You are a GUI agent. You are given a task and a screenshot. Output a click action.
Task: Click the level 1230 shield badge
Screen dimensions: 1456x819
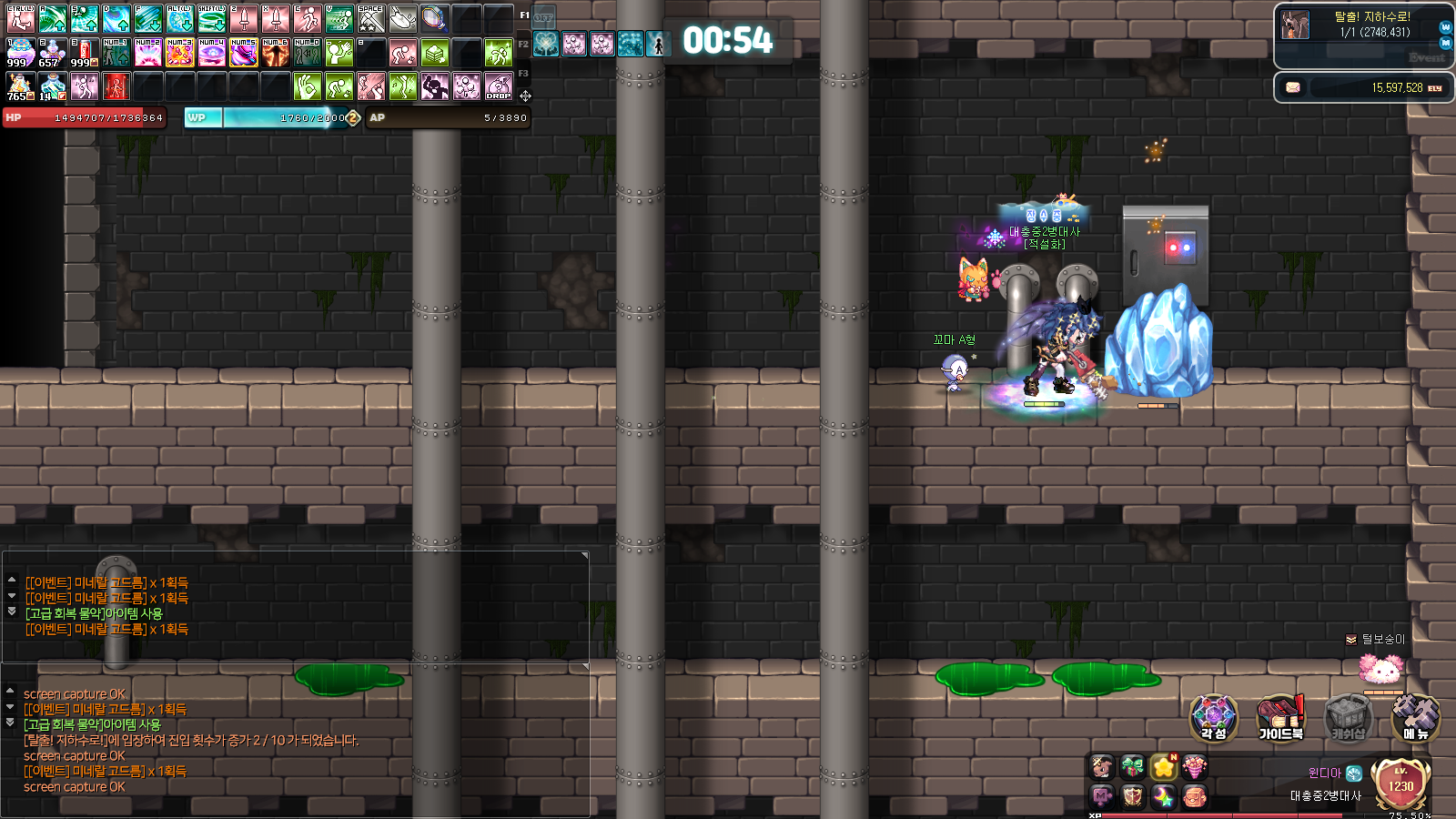(x=1400, y=784)
